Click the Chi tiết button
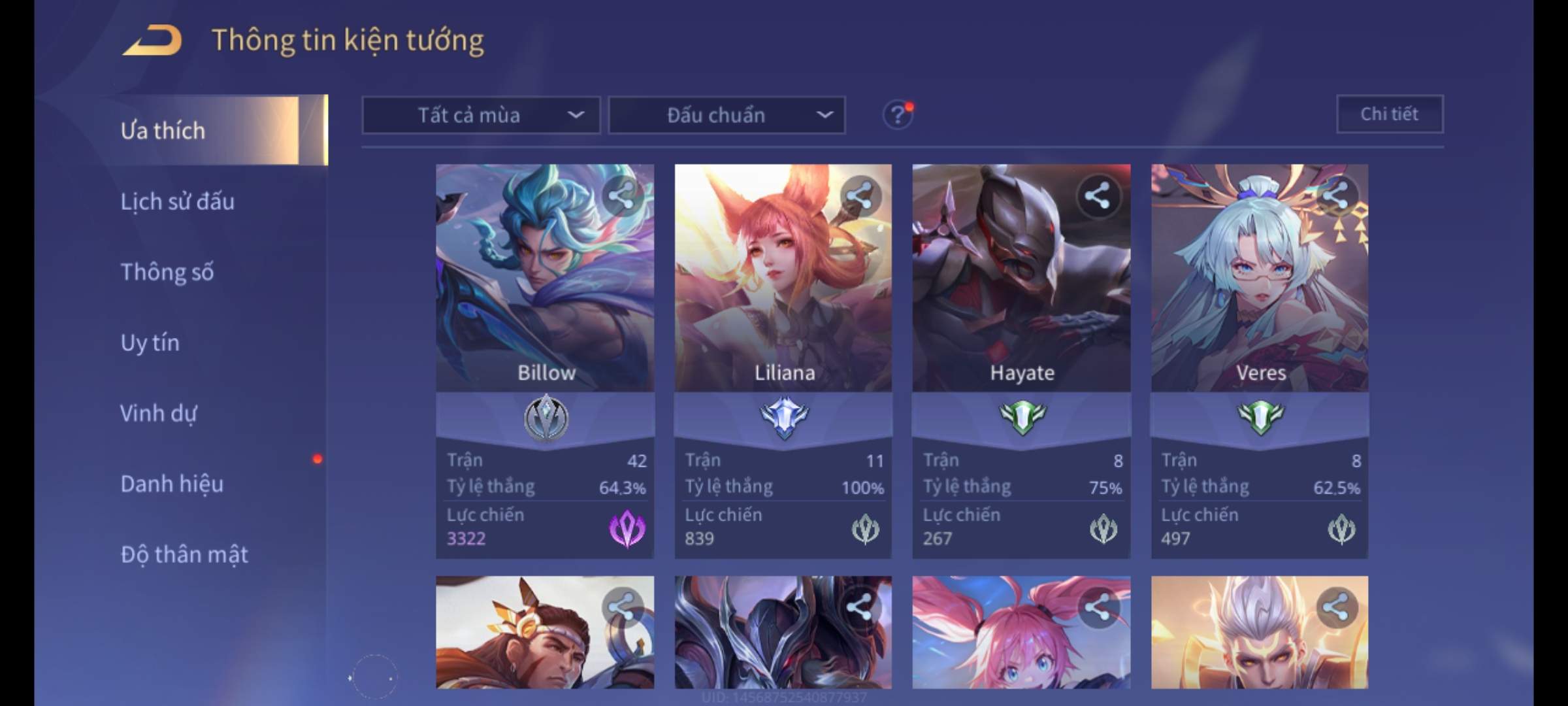 [1389, 114]
